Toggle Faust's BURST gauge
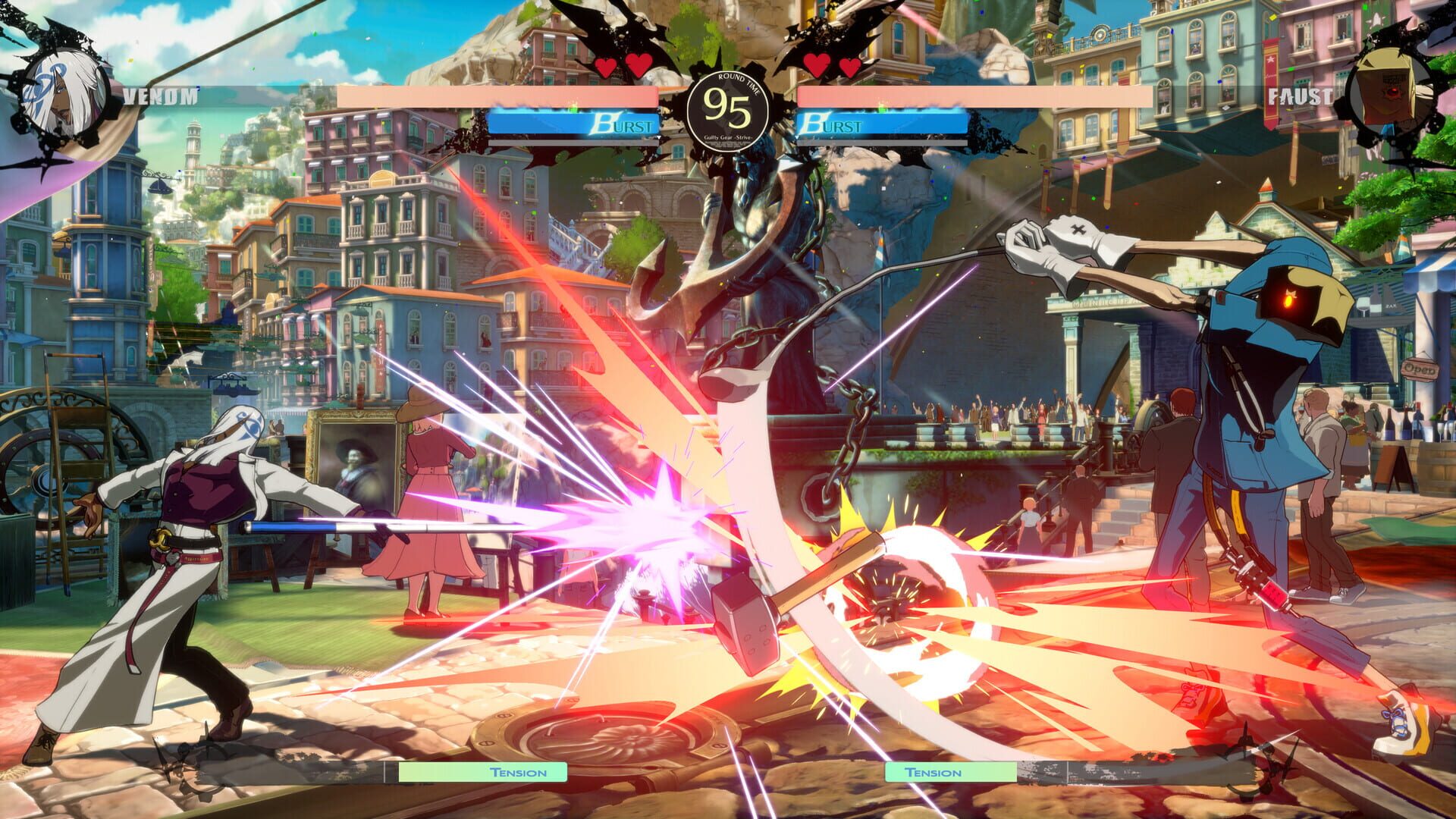Viewport: 1456px width, 819px height. 883,124
